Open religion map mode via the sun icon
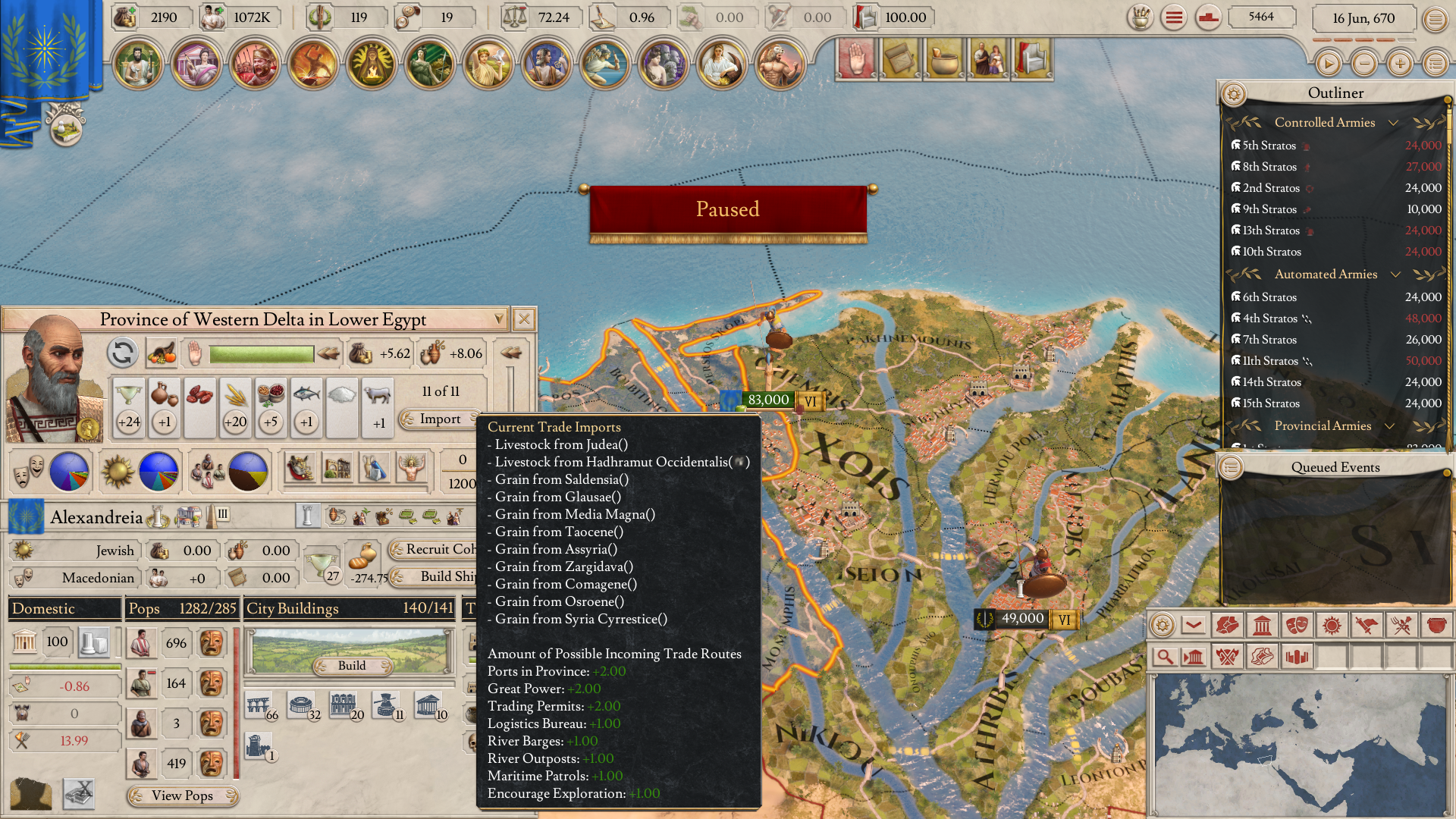 (x=1332, y=626)
